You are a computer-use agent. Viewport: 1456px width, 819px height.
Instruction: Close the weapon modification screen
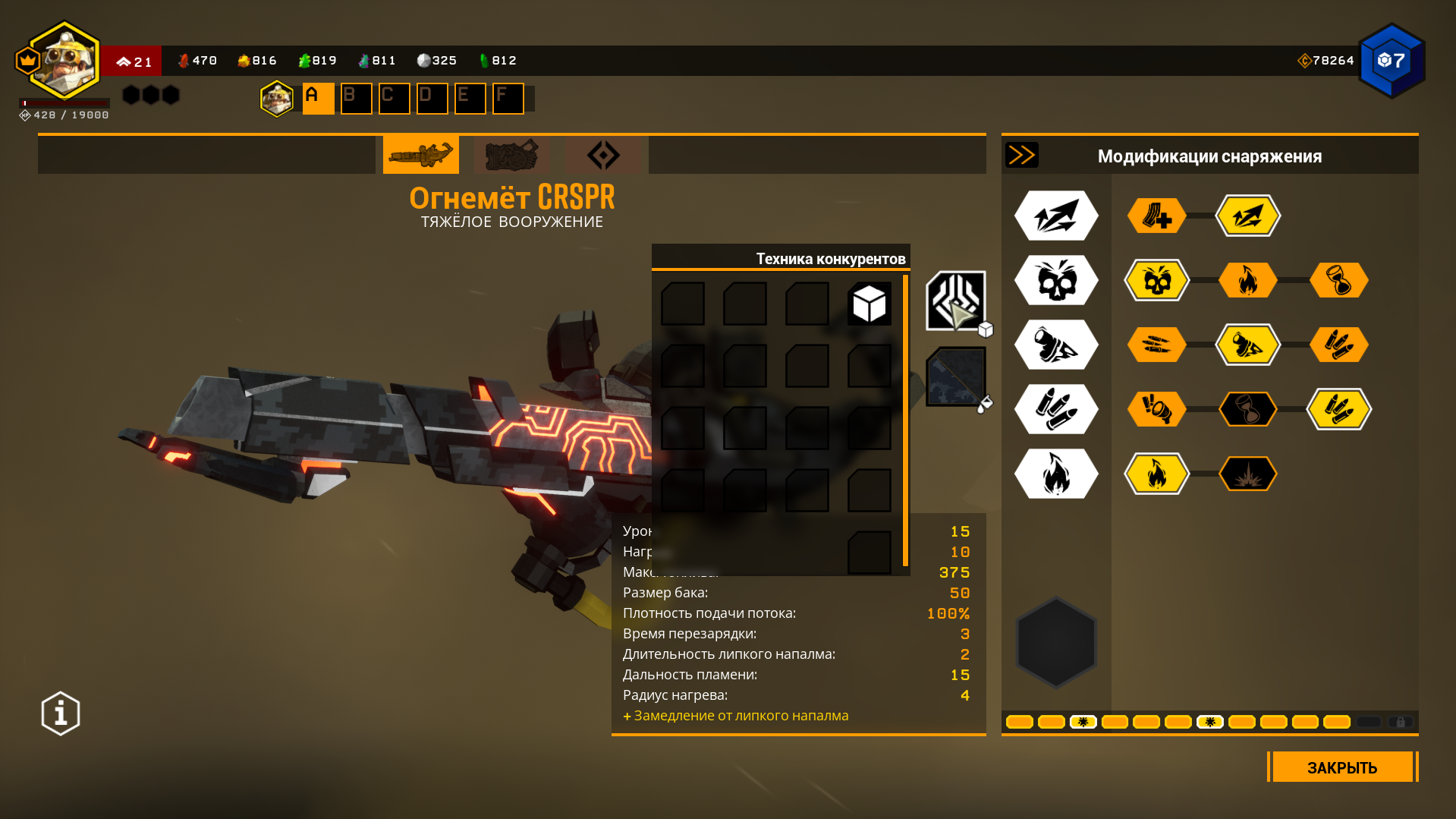point(1341,767)
